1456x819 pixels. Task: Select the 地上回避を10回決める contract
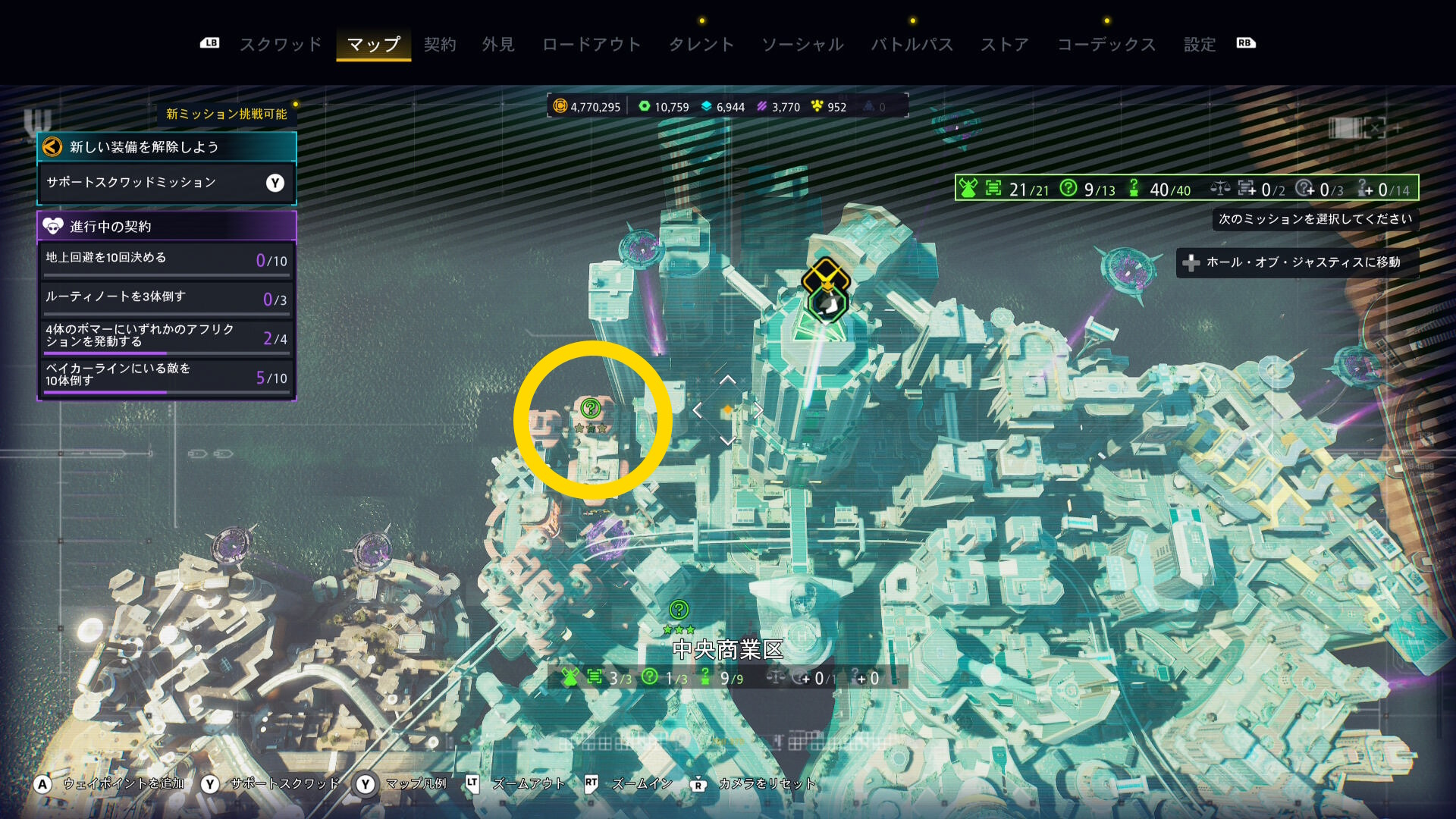click(166, 259)
